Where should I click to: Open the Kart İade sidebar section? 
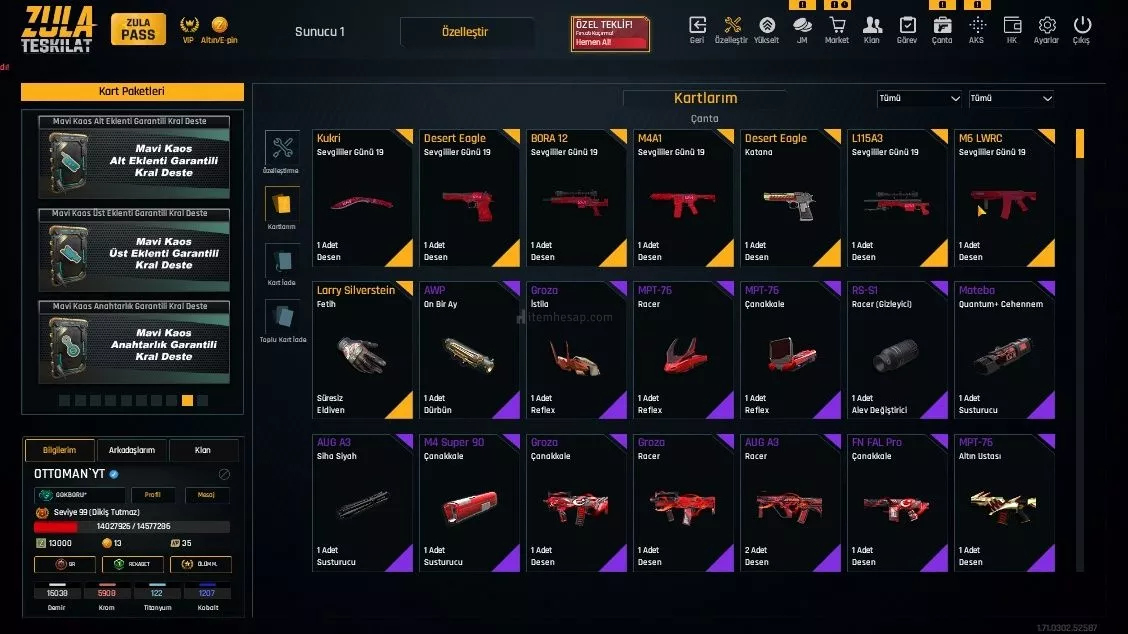tap(282, 266)
